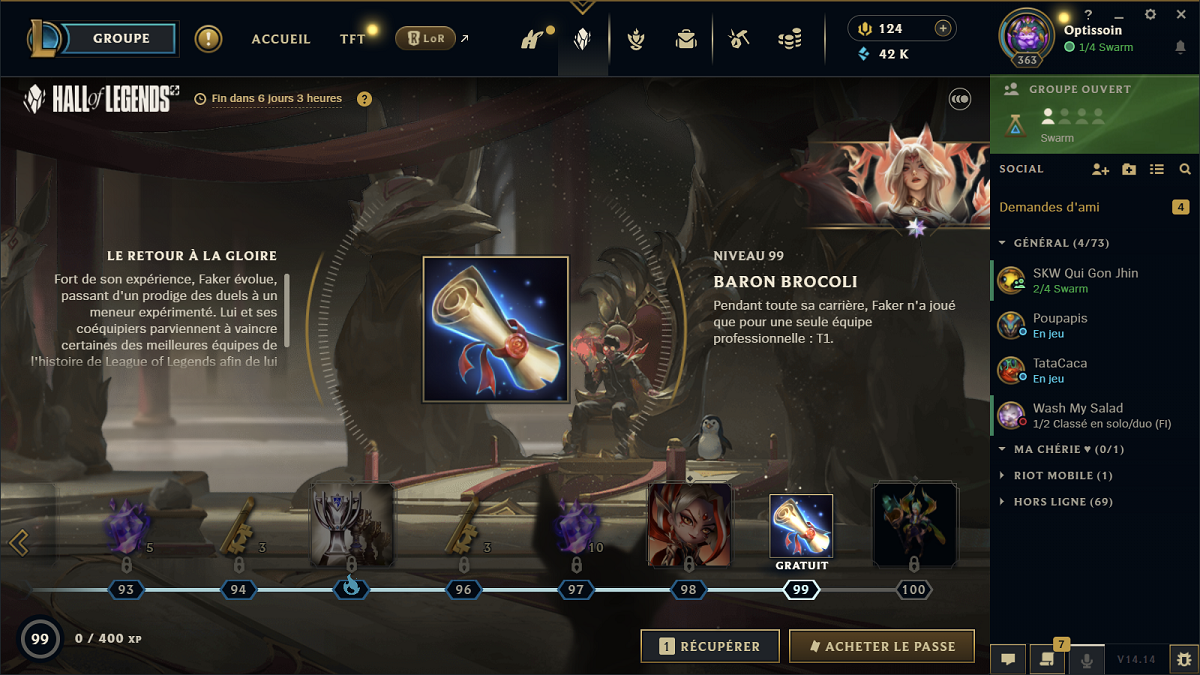
Task: Choose the level 95 trophy reward
Action: tap(351, 525)
